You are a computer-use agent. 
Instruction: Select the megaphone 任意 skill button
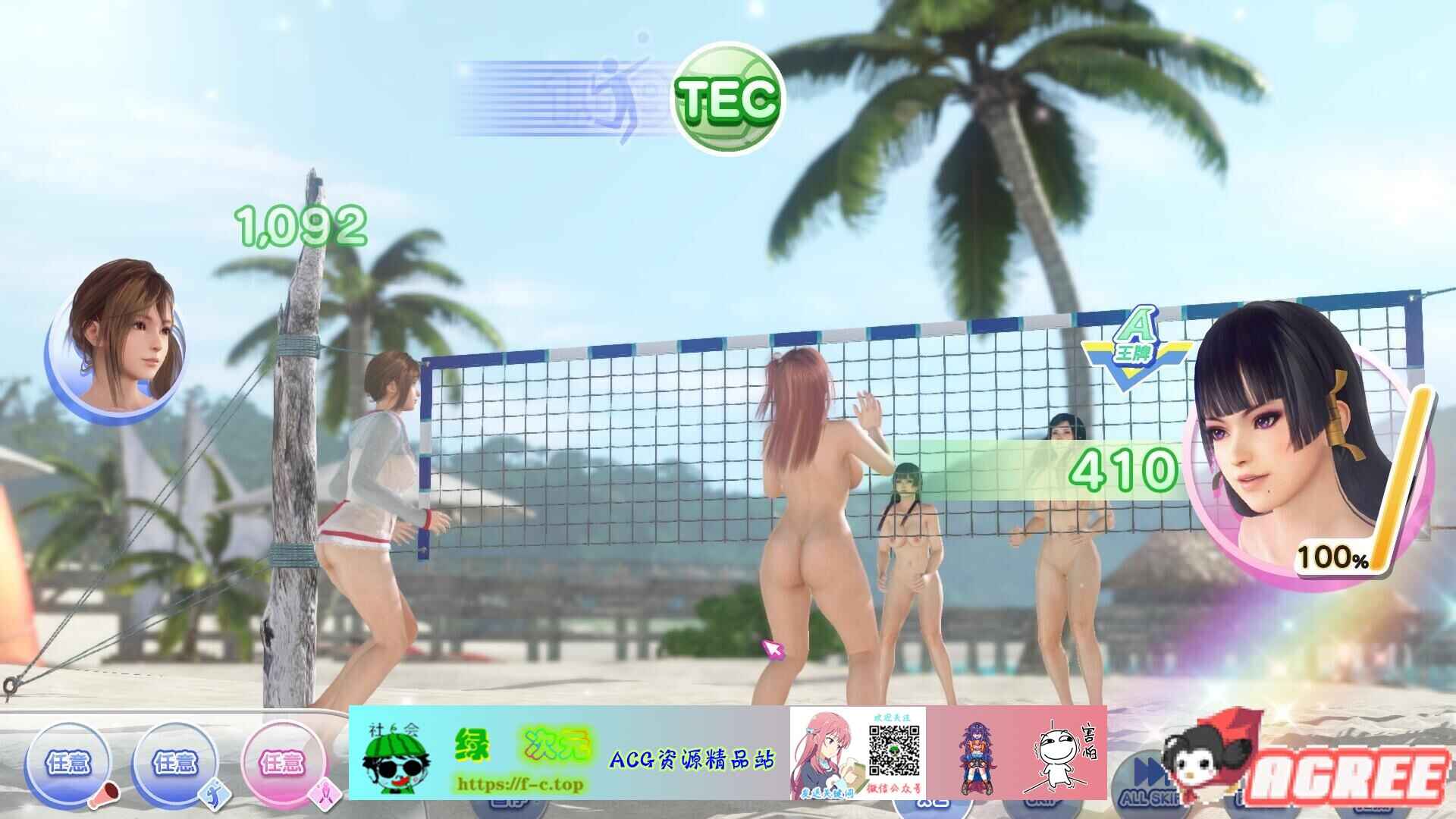click(x=68, y=764)
